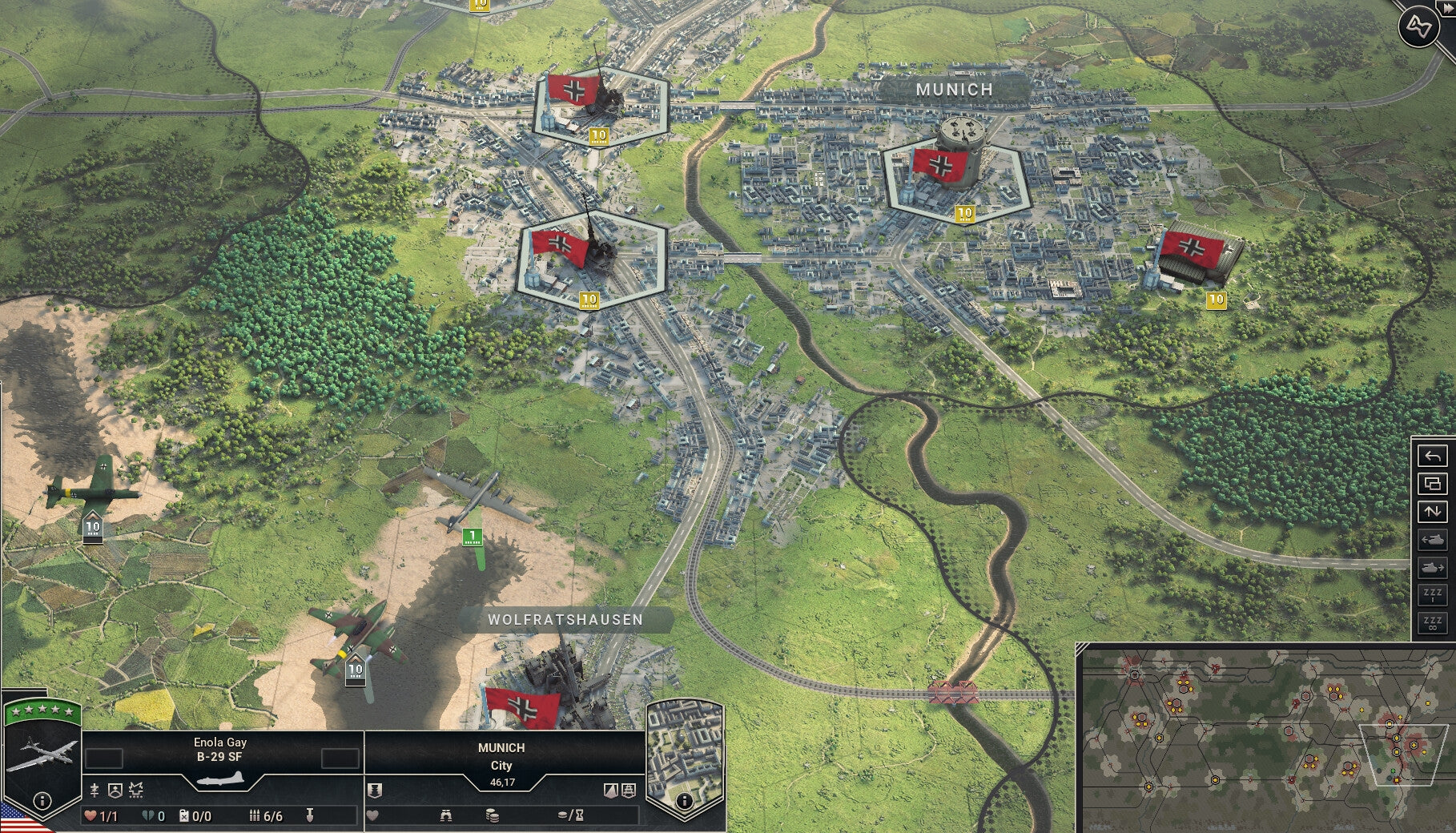The image size is (1456, 833).
Task: Select the next unit tank icon
Action: click(x=1434, y=567)
